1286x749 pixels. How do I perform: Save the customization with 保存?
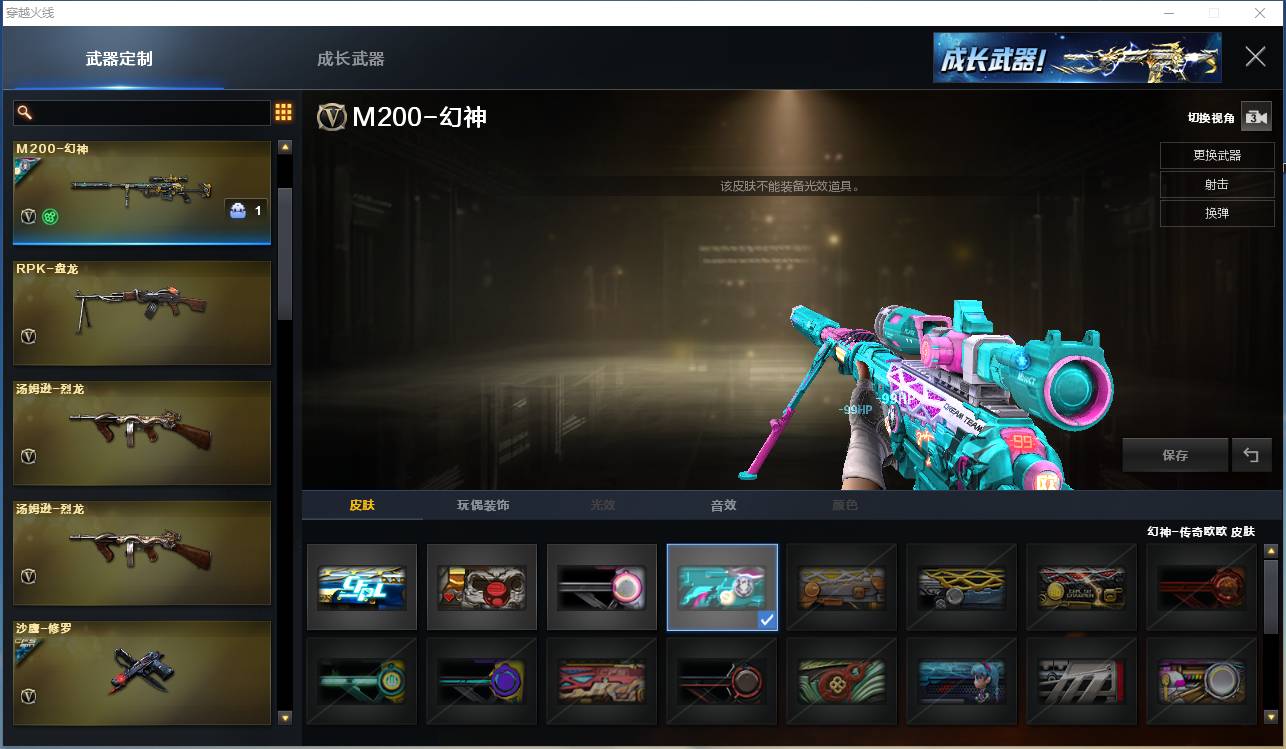point(1175,455)
